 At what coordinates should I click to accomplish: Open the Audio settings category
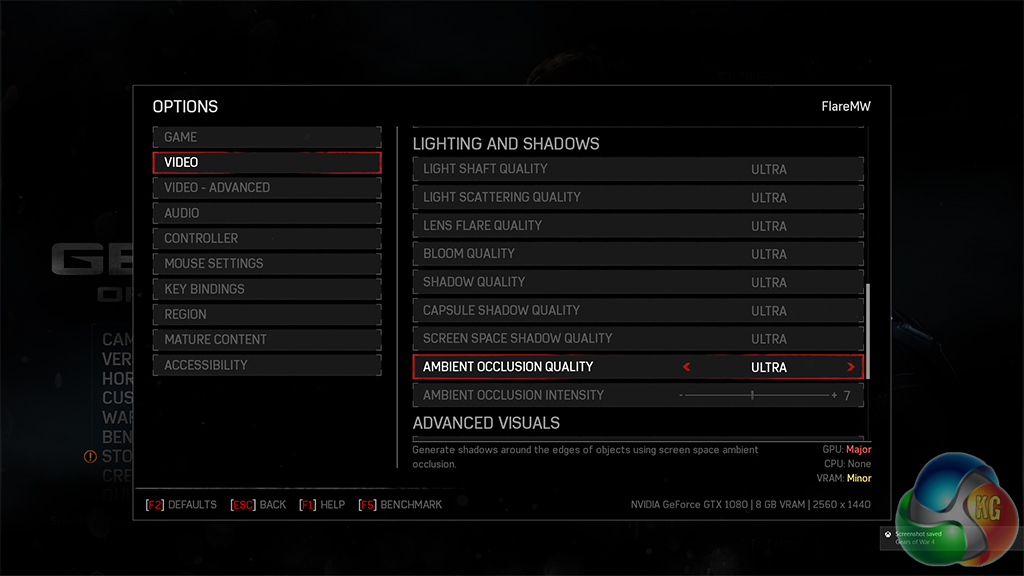pos(266,213)
